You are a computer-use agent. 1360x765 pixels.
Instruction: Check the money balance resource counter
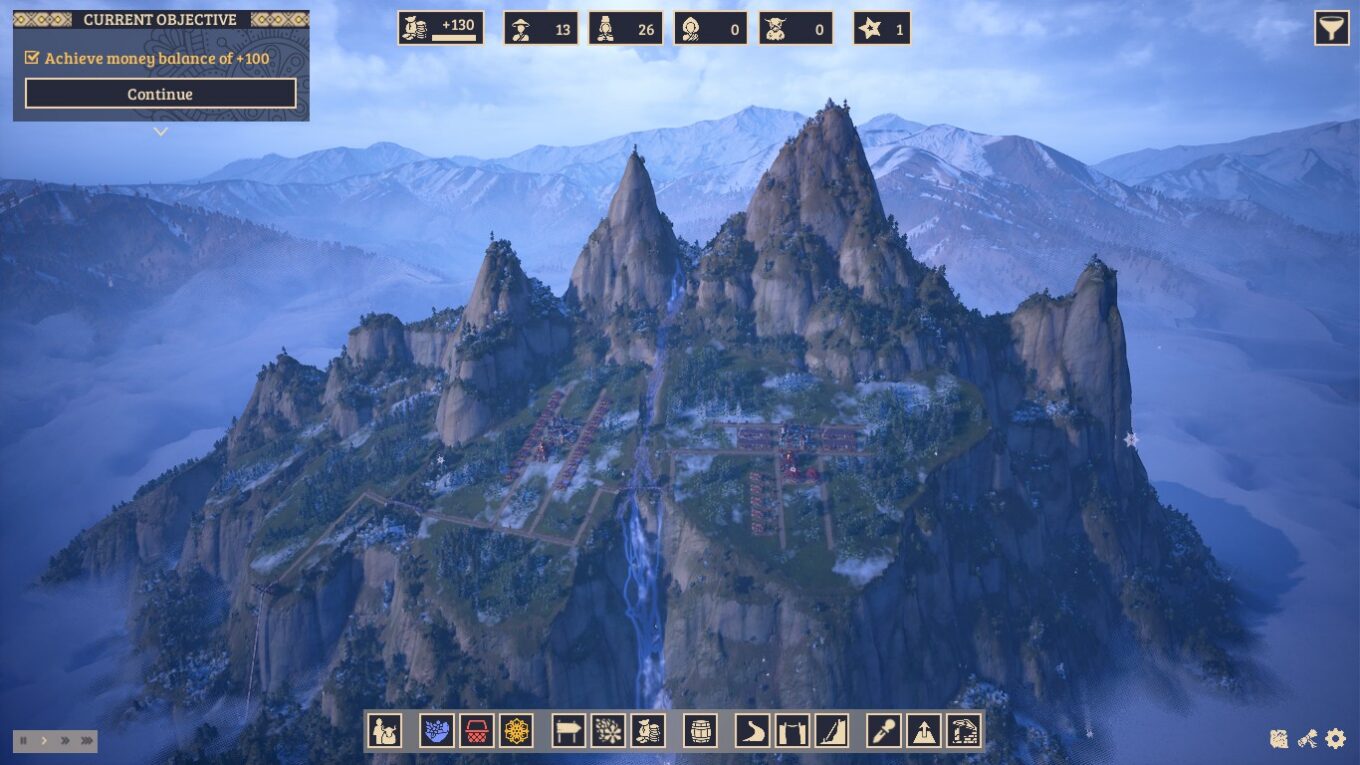tap(440, 27)
